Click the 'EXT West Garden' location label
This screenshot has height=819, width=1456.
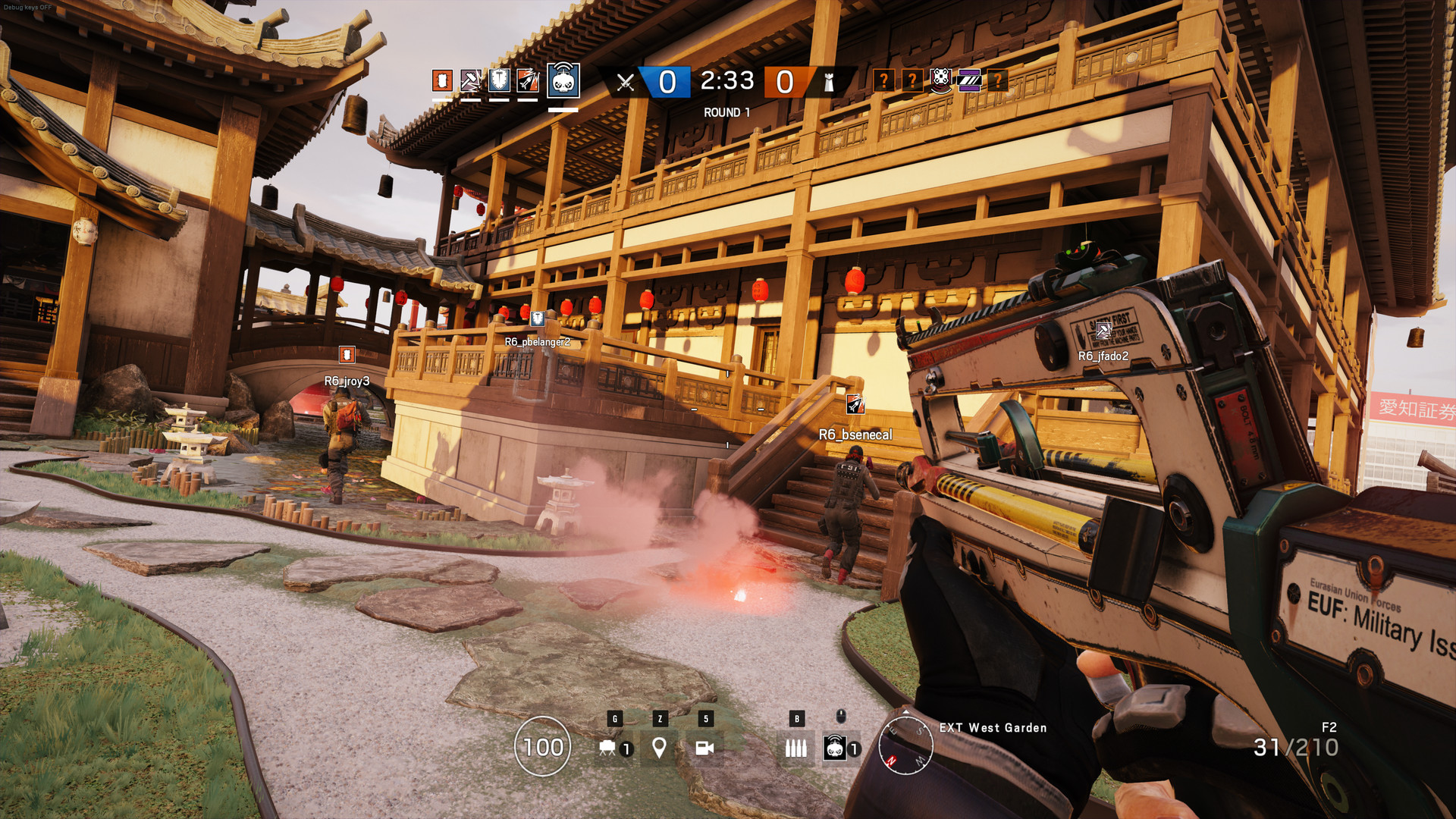coord(992,728)
